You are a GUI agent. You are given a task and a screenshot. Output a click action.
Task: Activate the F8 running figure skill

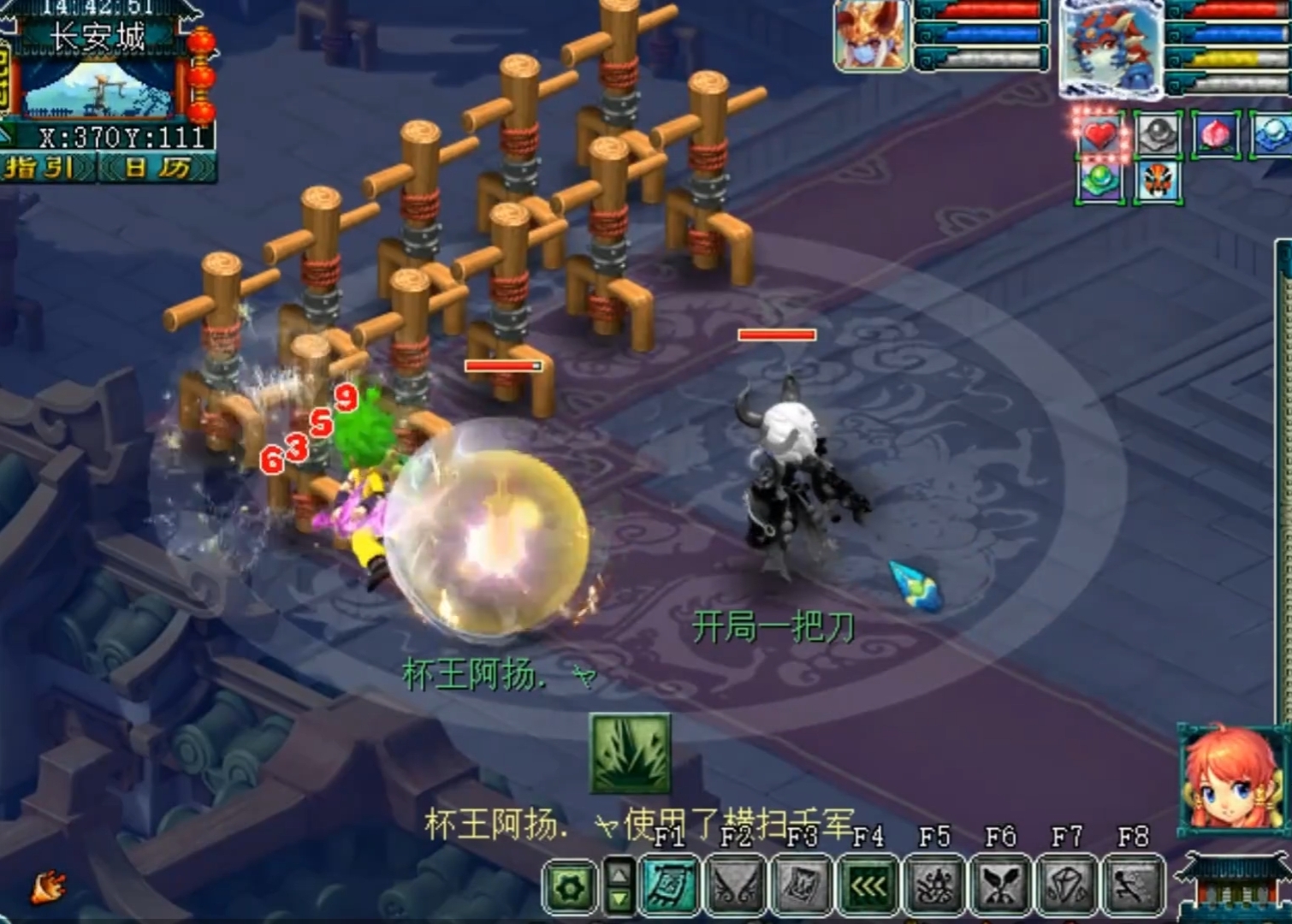point(1133,885)
